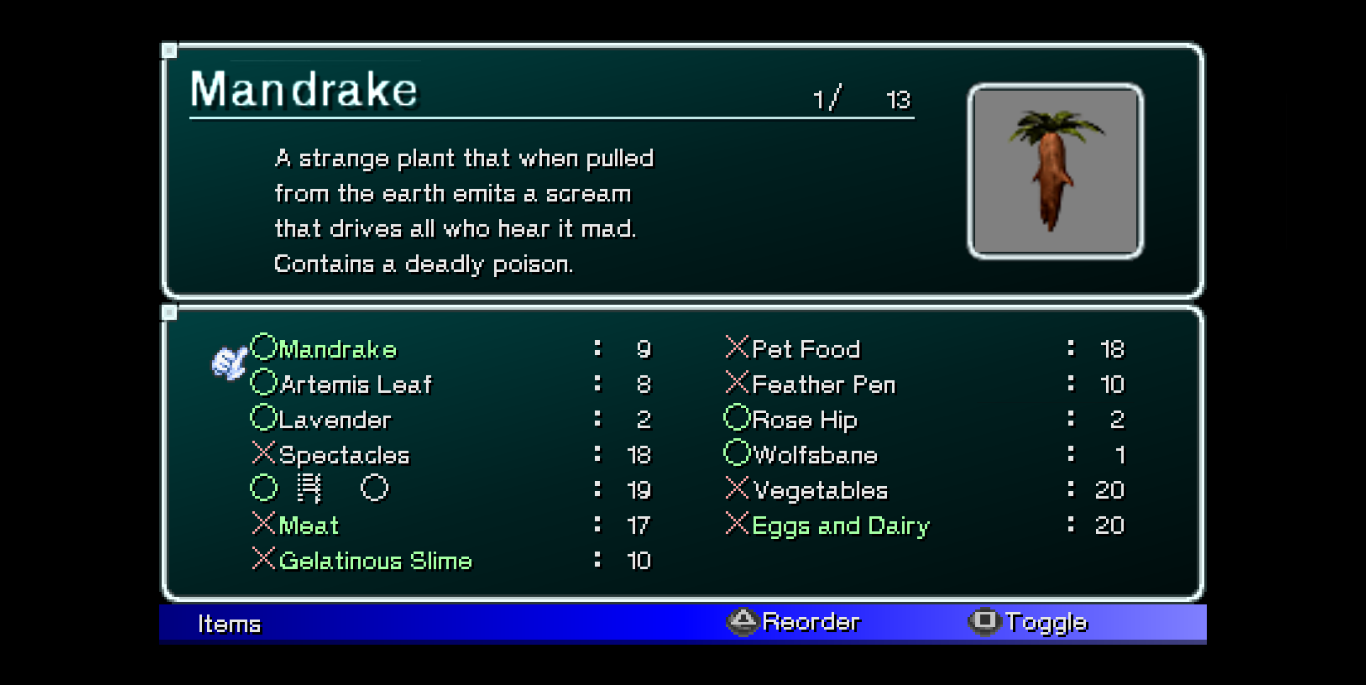Select the Mandrake item row
This screenshot has width=1366, height=685.
338,349
